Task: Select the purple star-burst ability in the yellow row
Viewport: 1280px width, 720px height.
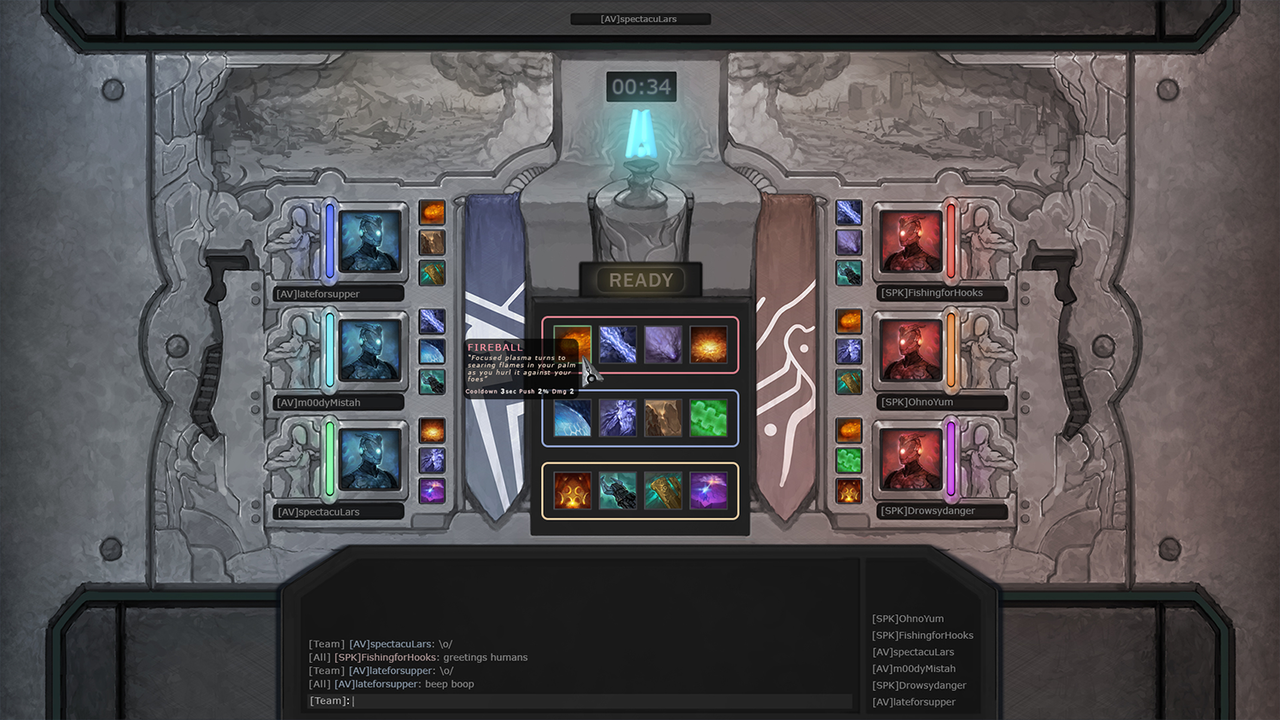Action: 709,491
